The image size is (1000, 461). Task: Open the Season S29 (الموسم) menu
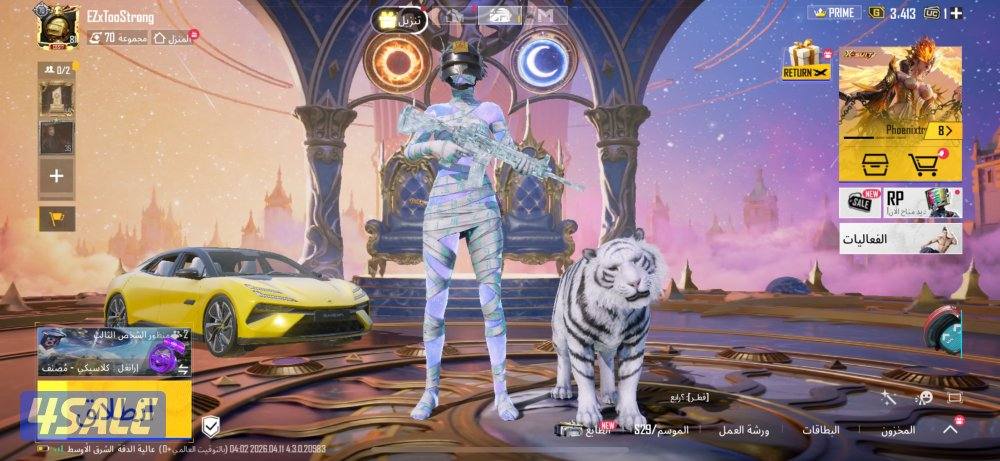tap(661, 430)
